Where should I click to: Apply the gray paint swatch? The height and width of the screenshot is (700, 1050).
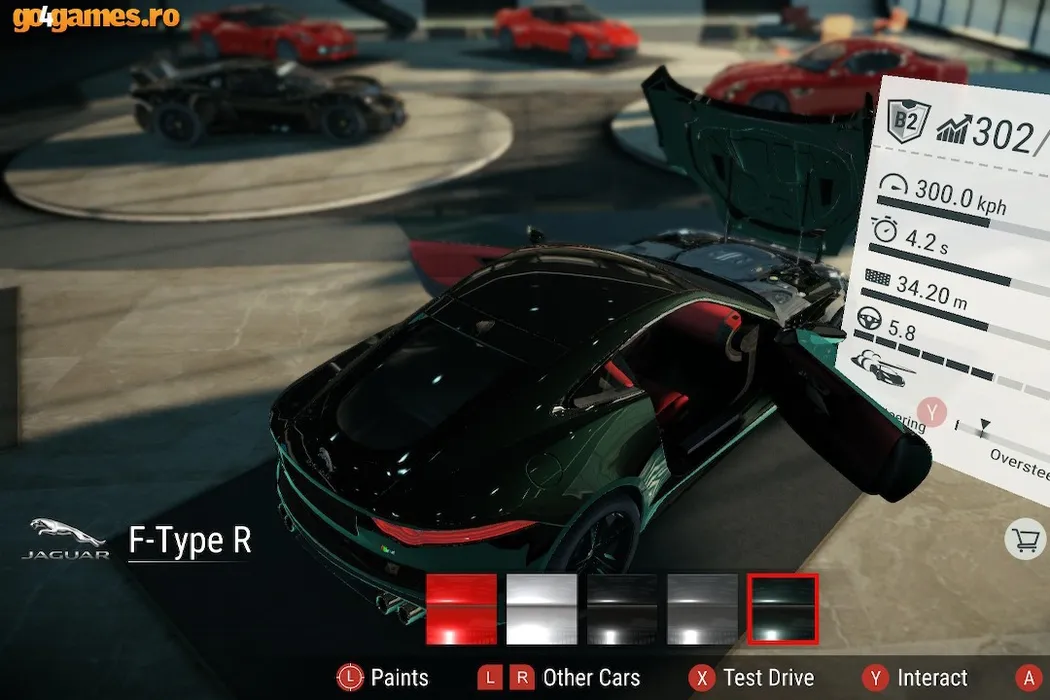point(702,609)
